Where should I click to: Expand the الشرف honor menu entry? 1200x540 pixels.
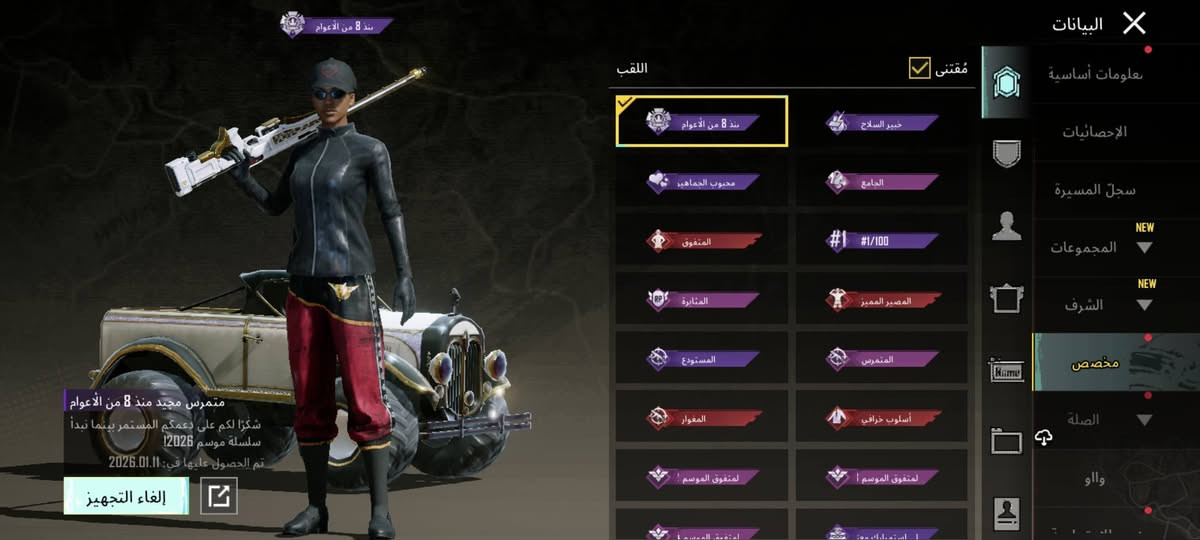coord(1100,305)
